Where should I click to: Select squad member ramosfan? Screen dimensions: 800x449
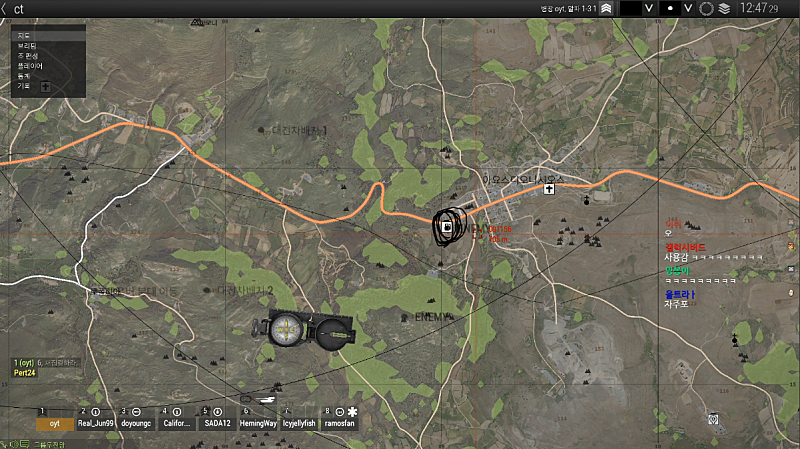(341, 423)
